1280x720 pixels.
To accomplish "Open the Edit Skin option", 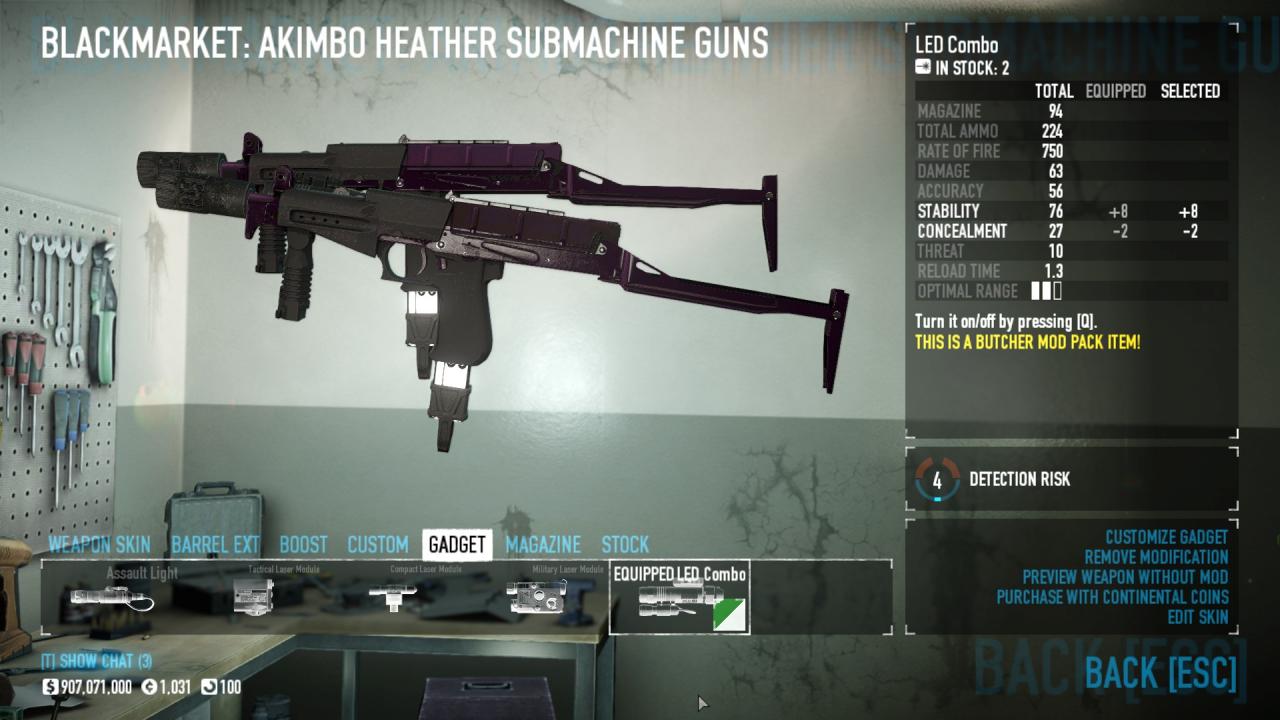I will tap(1197, 617).
